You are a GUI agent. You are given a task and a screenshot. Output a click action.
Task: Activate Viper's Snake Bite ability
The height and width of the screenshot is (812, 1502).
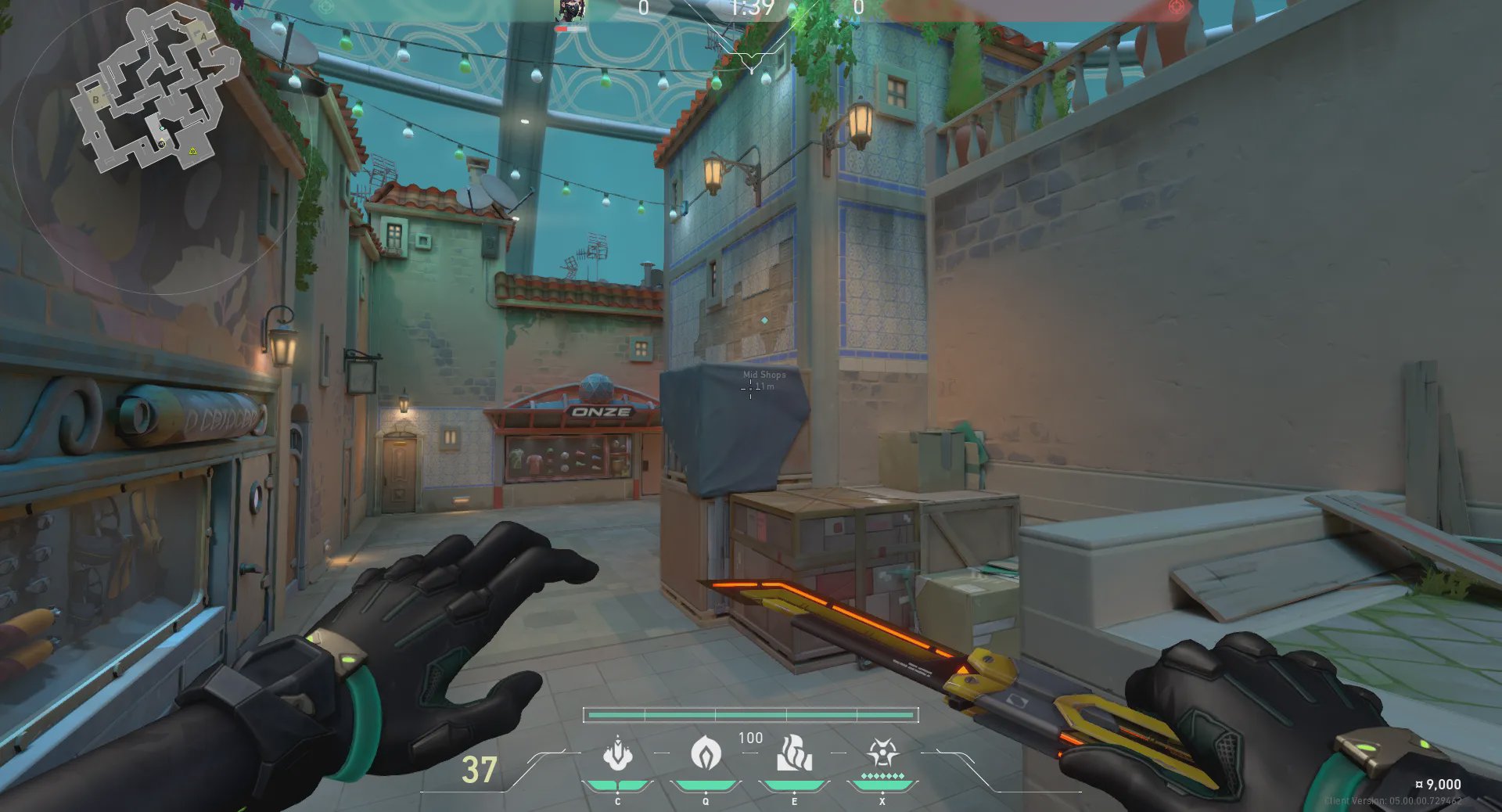(617, 754)
